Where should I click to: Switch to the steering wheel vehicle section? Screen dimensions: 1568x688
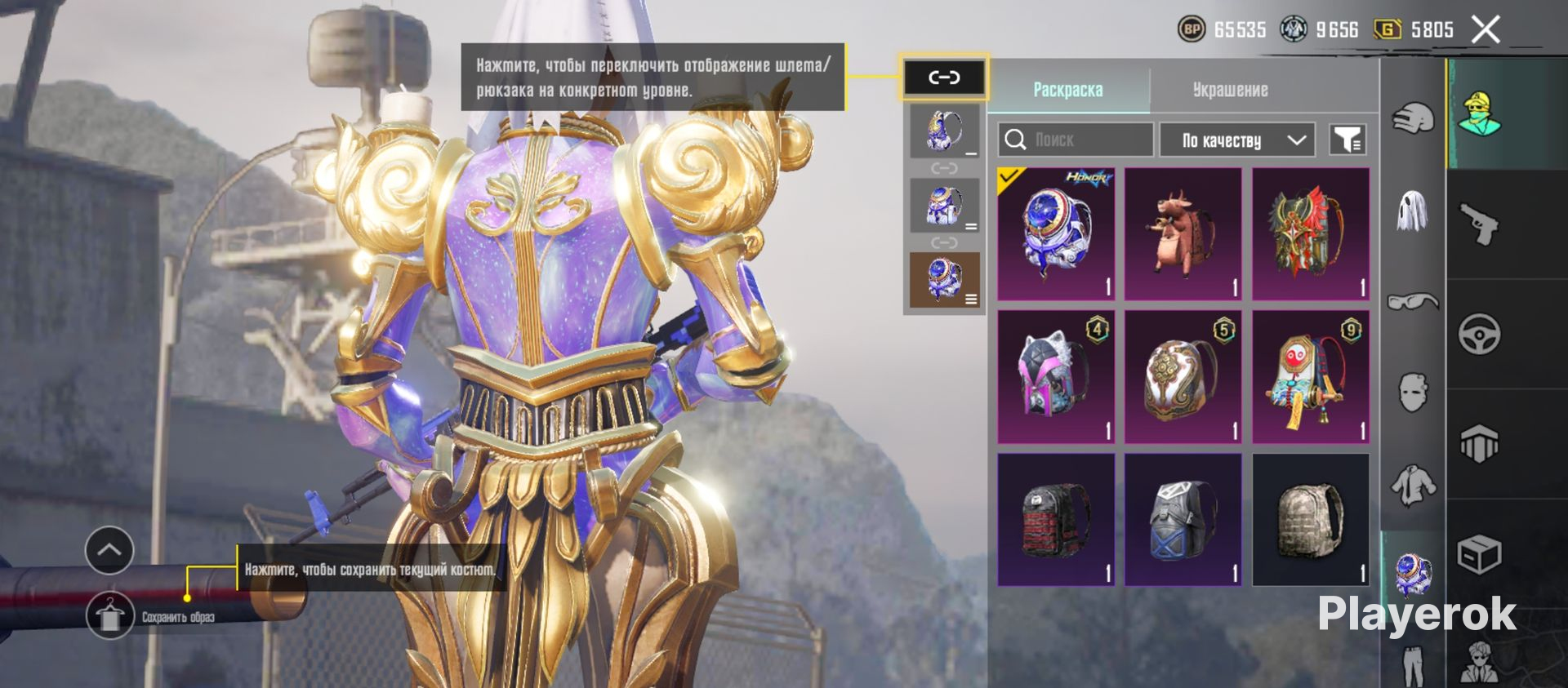[x=1479, y=334]
